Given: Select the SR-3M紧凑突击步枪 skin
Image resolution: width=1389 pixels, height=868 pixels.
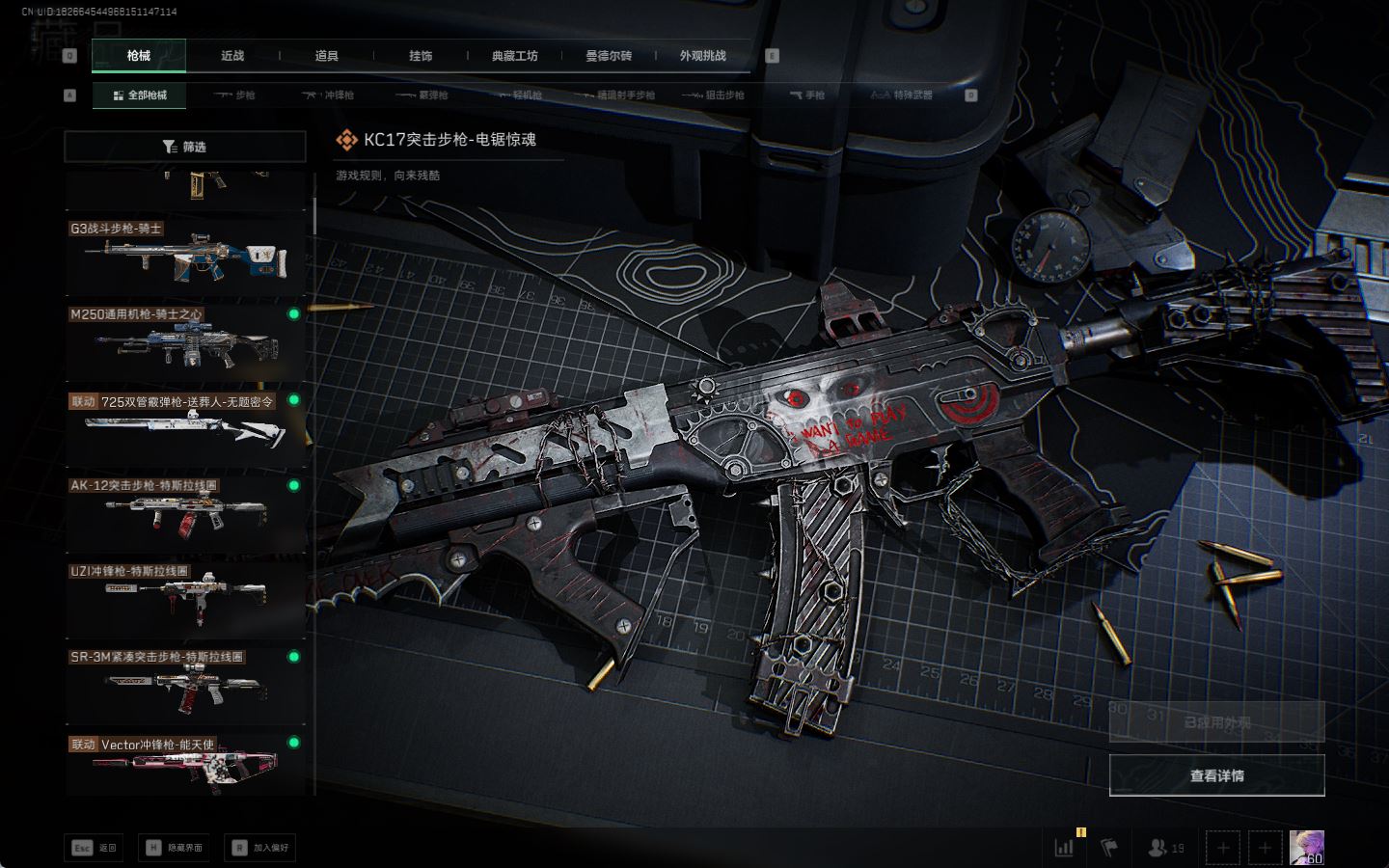Looking at the screenshot, I should pyautogui.click(x=185, y=684).
